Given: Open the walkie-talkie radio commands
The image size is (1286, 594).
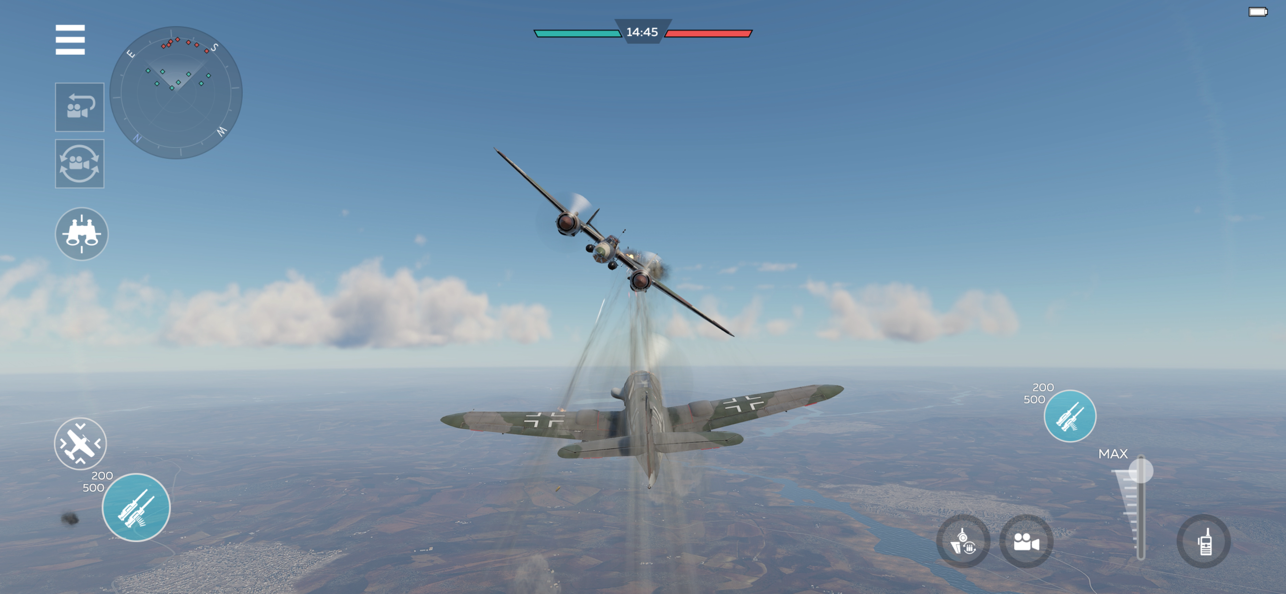Looking at the screenshot, I should click(x=1204, y=542).
